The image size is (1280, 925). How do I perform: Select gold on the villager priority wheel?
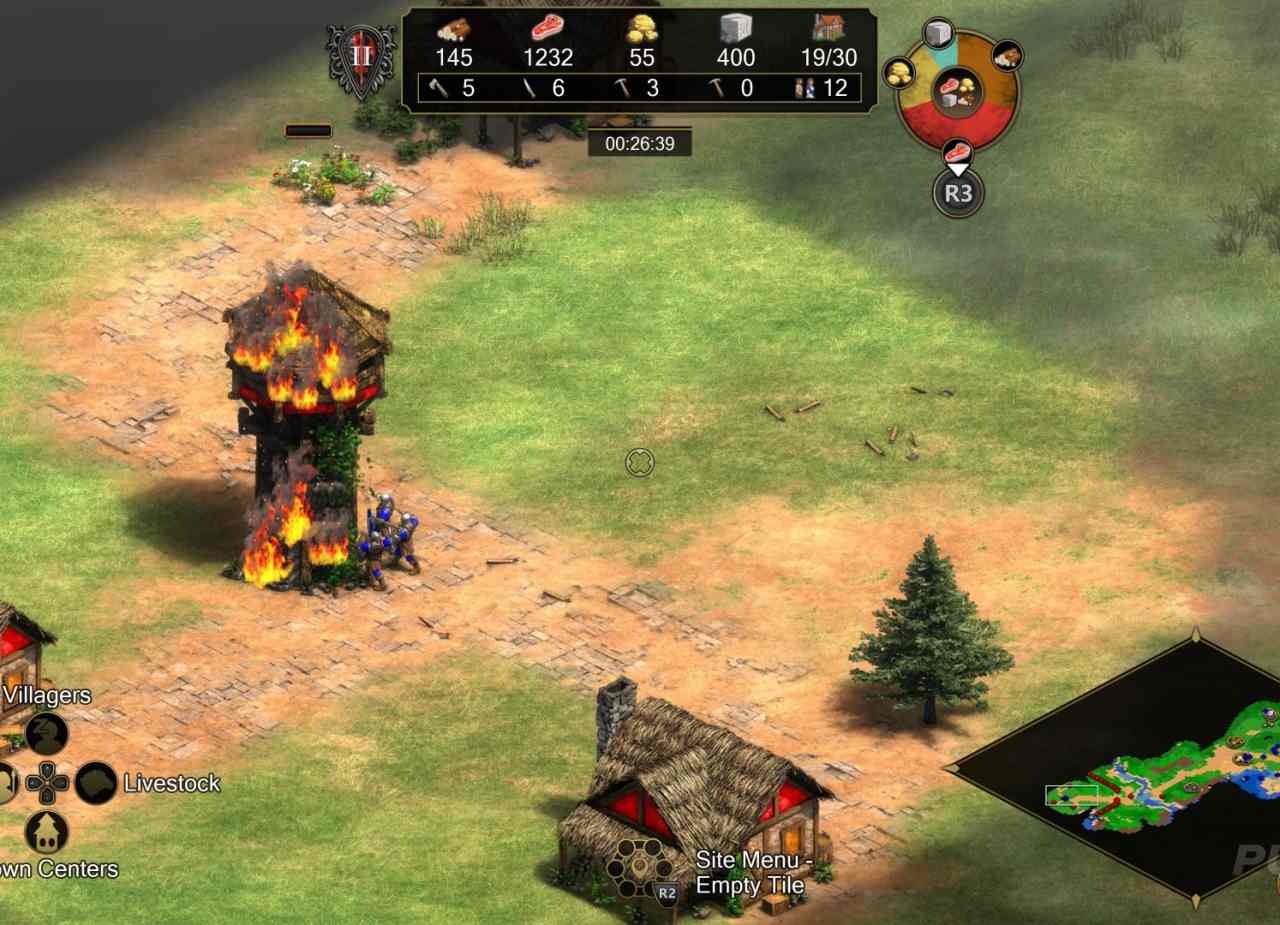pyautogui.click(x=898, y=72)
